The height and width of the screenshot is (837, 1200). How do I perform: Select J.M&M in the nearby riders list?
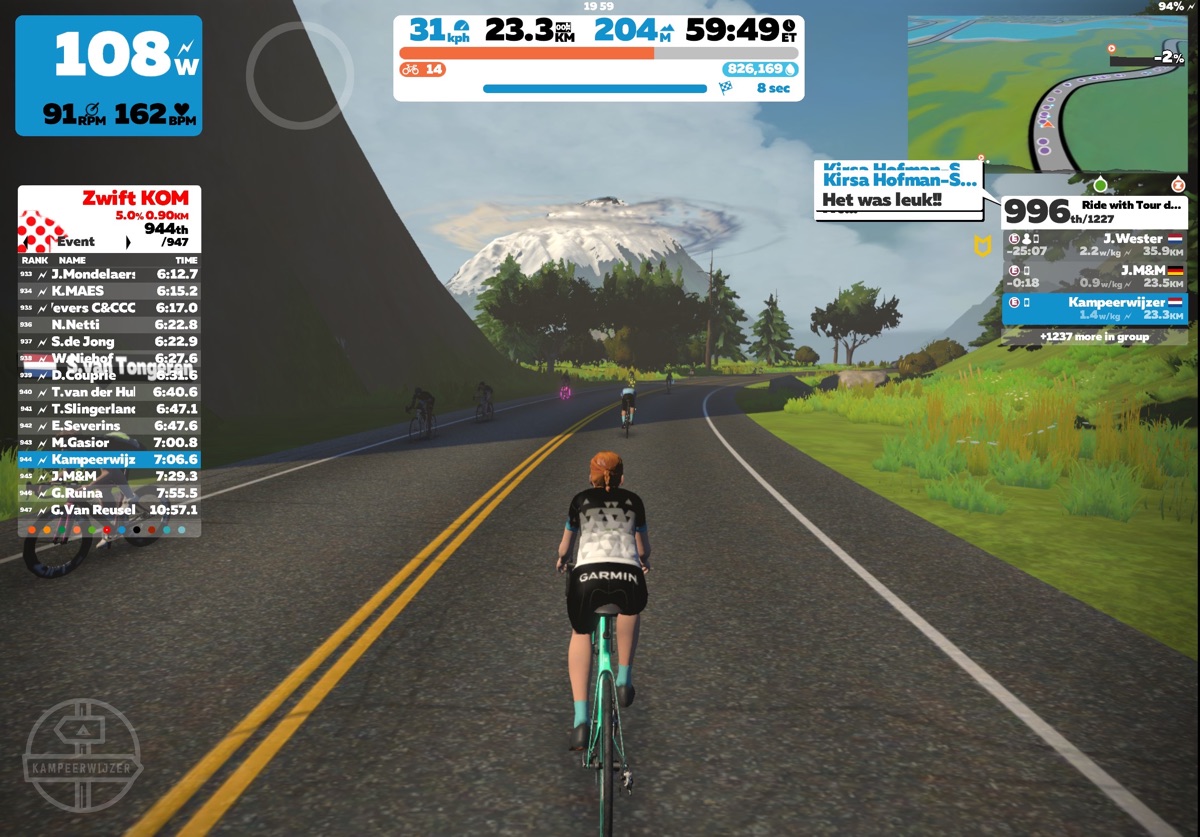(1095, 276)
